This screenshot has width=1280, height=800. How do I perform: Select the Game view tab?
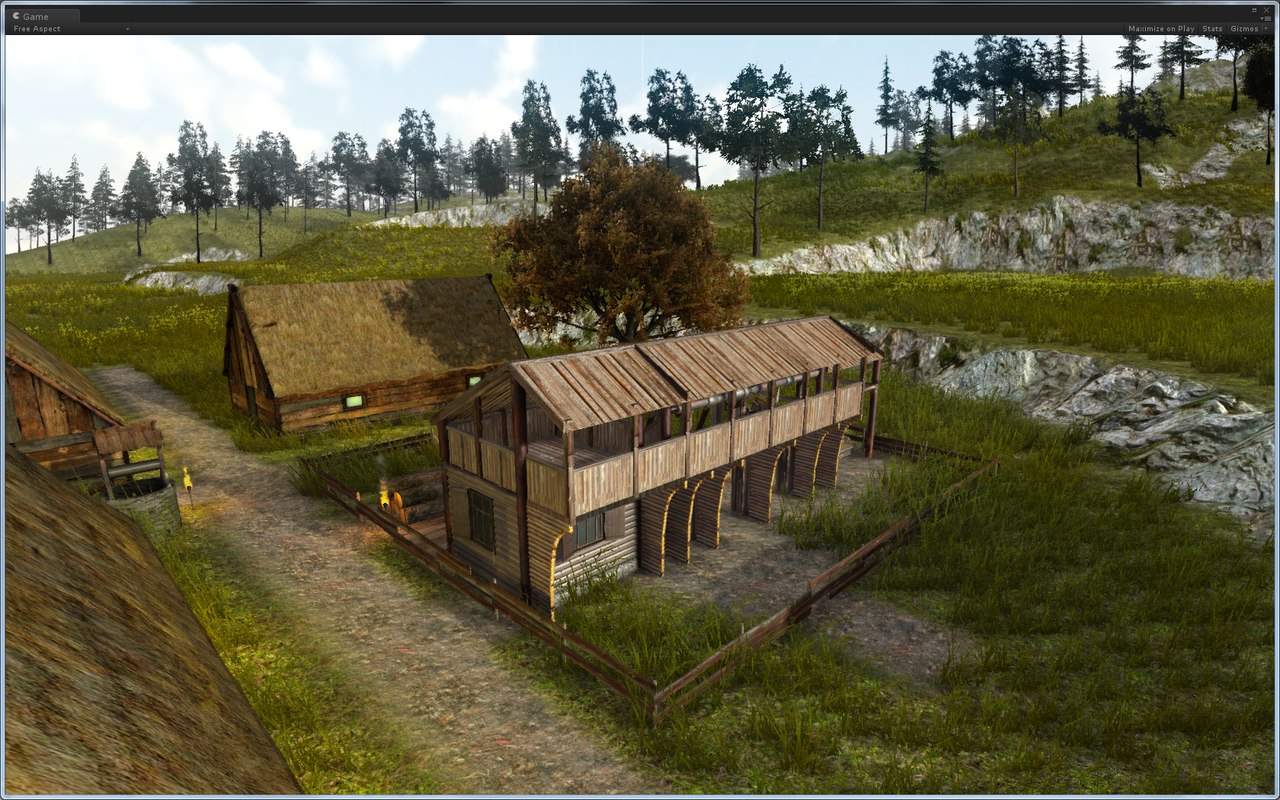[36, 16]
